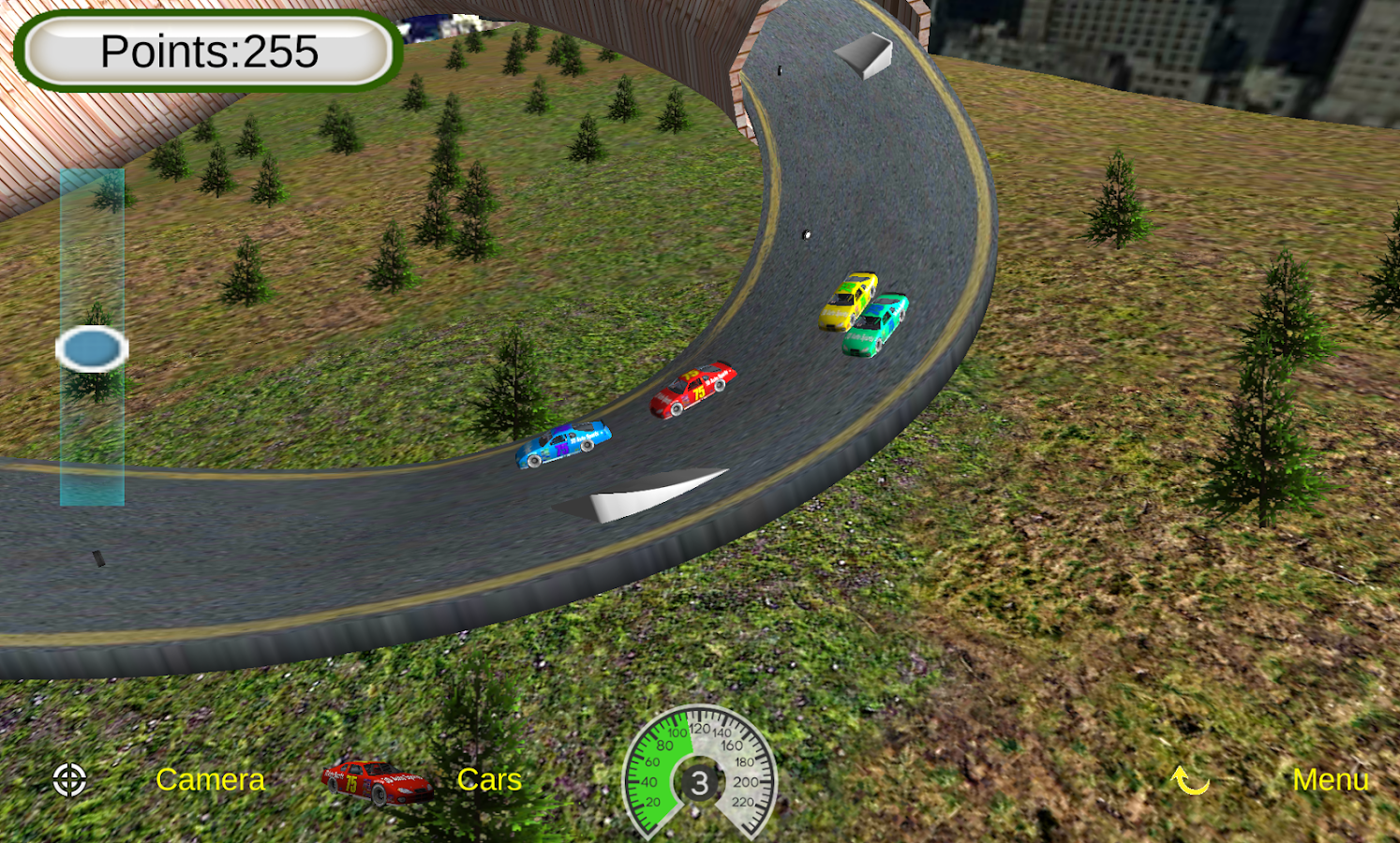Open the Menu
The height and width of the screenshot is (843, 1400).
[x=1332, y=779]
